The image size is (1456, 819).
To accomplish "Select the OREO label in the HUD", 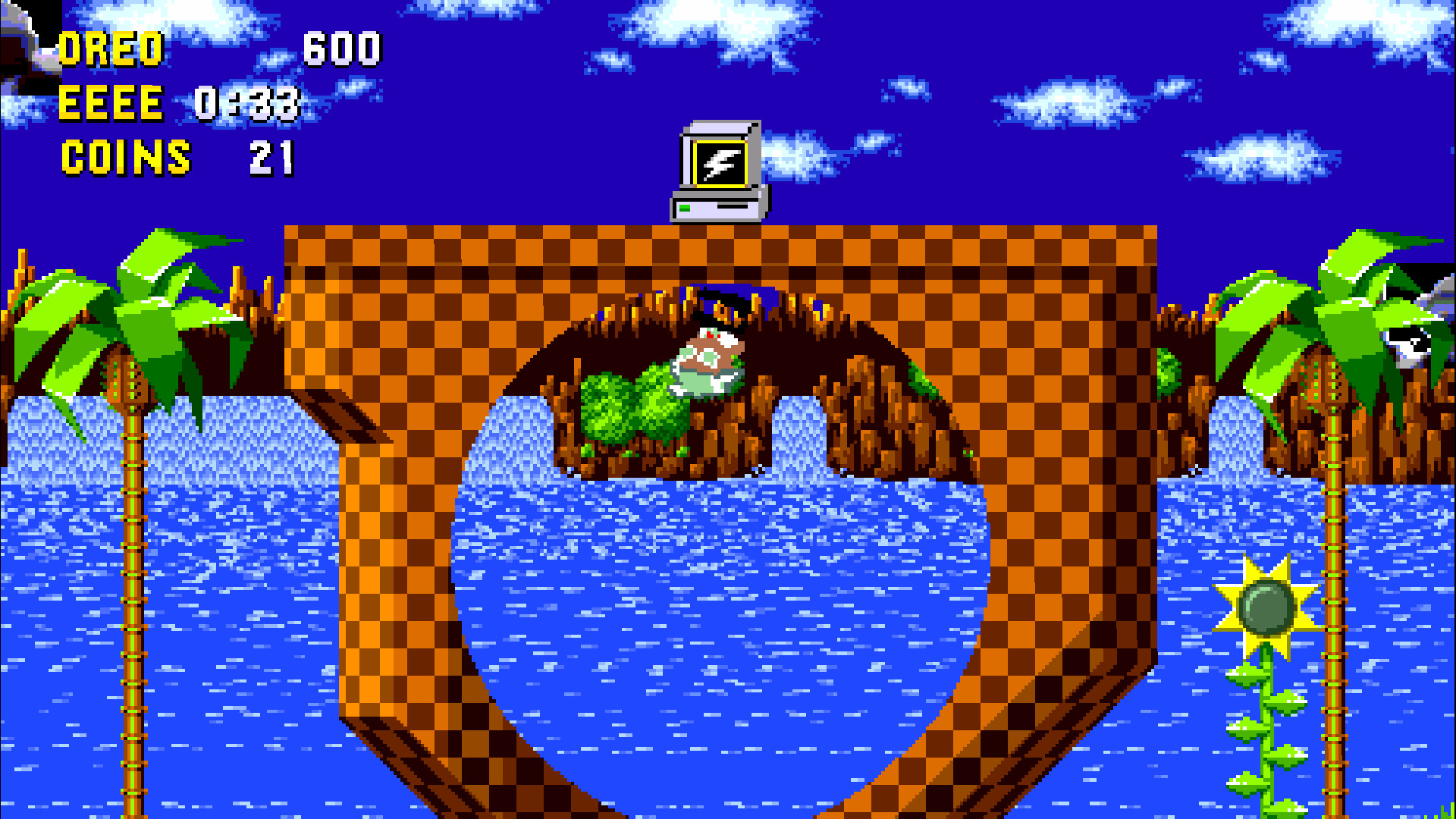I will (110, 49).
